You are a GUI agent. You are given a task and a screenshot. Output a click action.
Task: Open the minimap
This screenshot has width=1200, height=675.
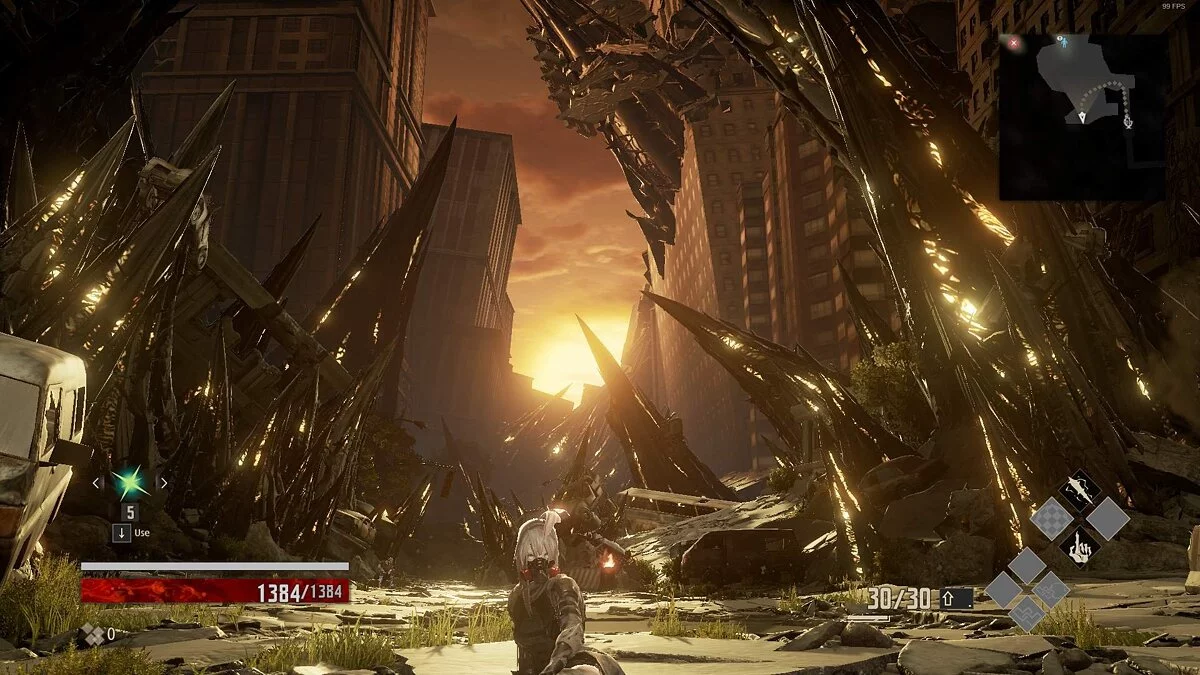1083,116
